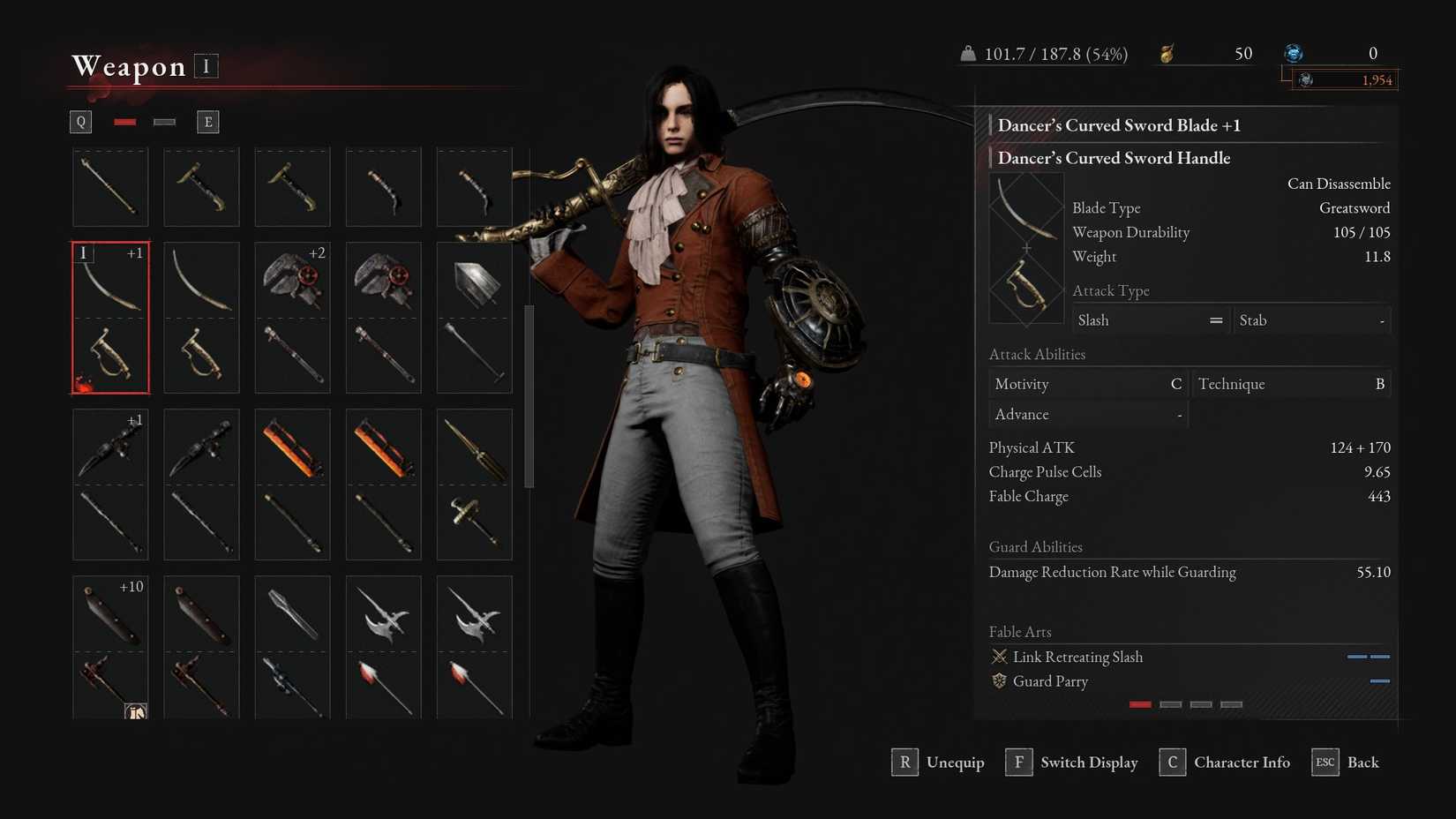
Task: Click the shield icon beside Guard Parry
Action: [1000, 681]
